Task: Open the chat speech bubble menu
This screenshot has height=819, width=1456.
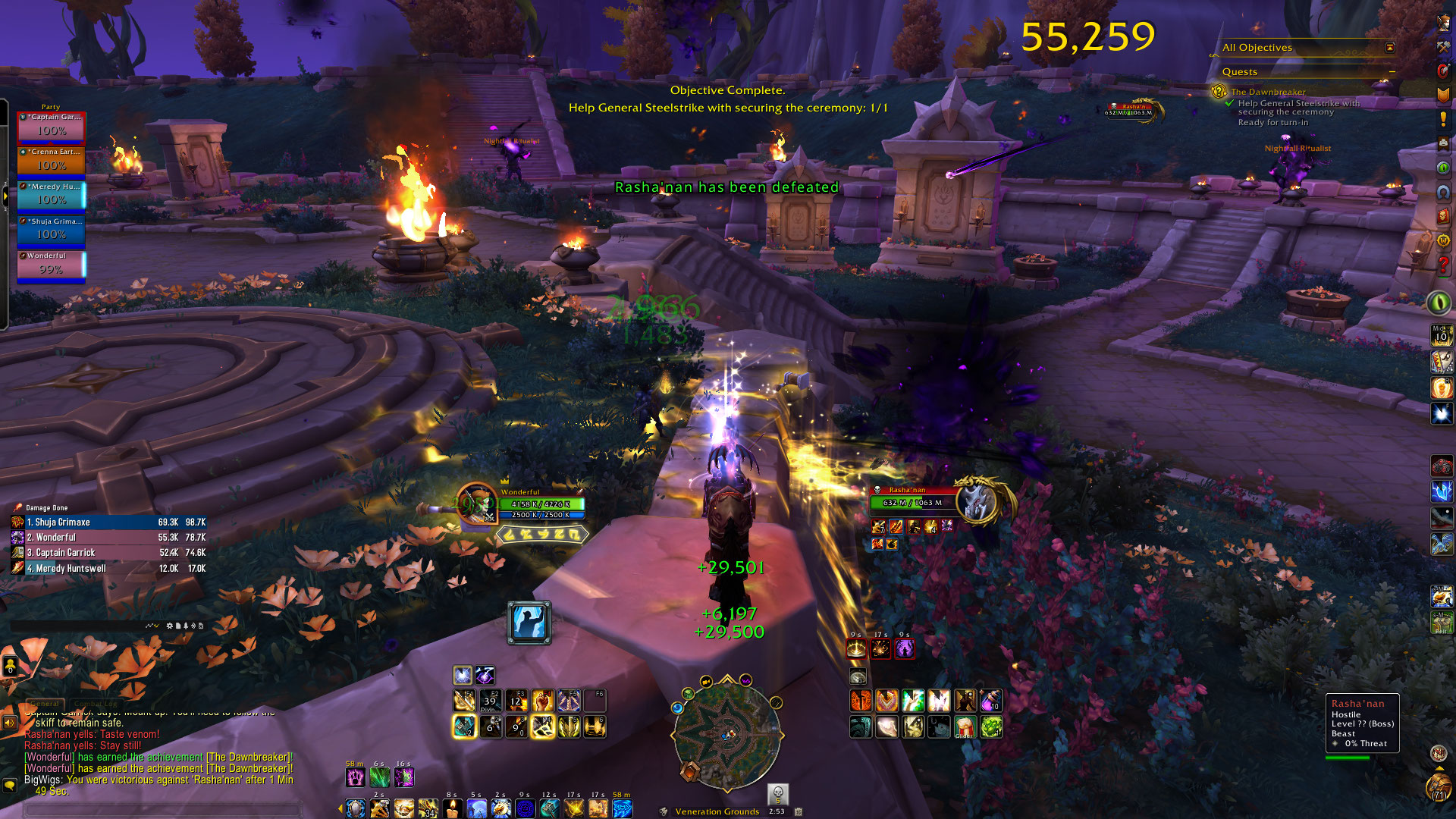Action: pos(10,786)
